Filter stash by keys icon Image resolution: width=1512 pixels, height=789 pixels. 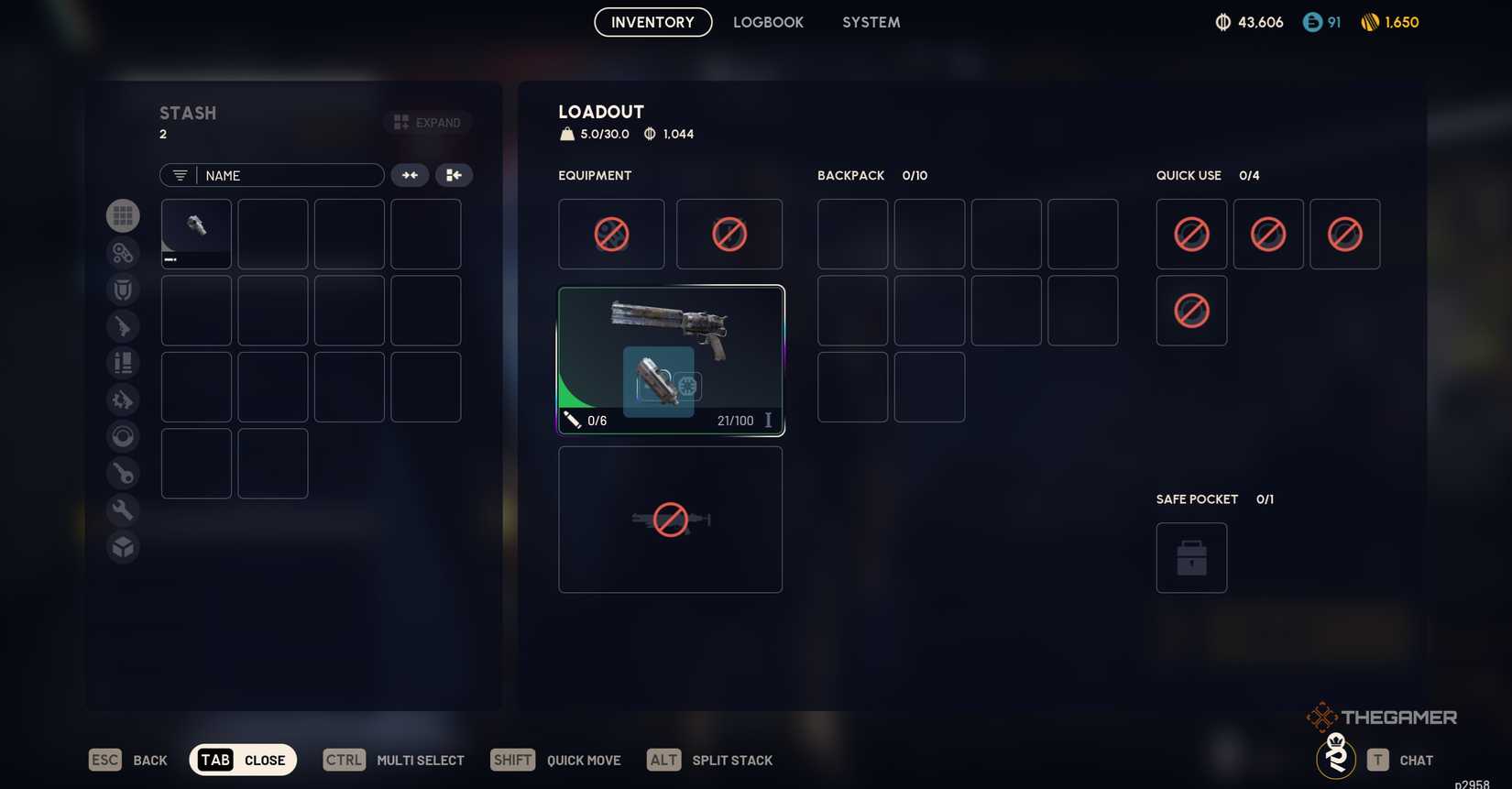click(123, 472)
